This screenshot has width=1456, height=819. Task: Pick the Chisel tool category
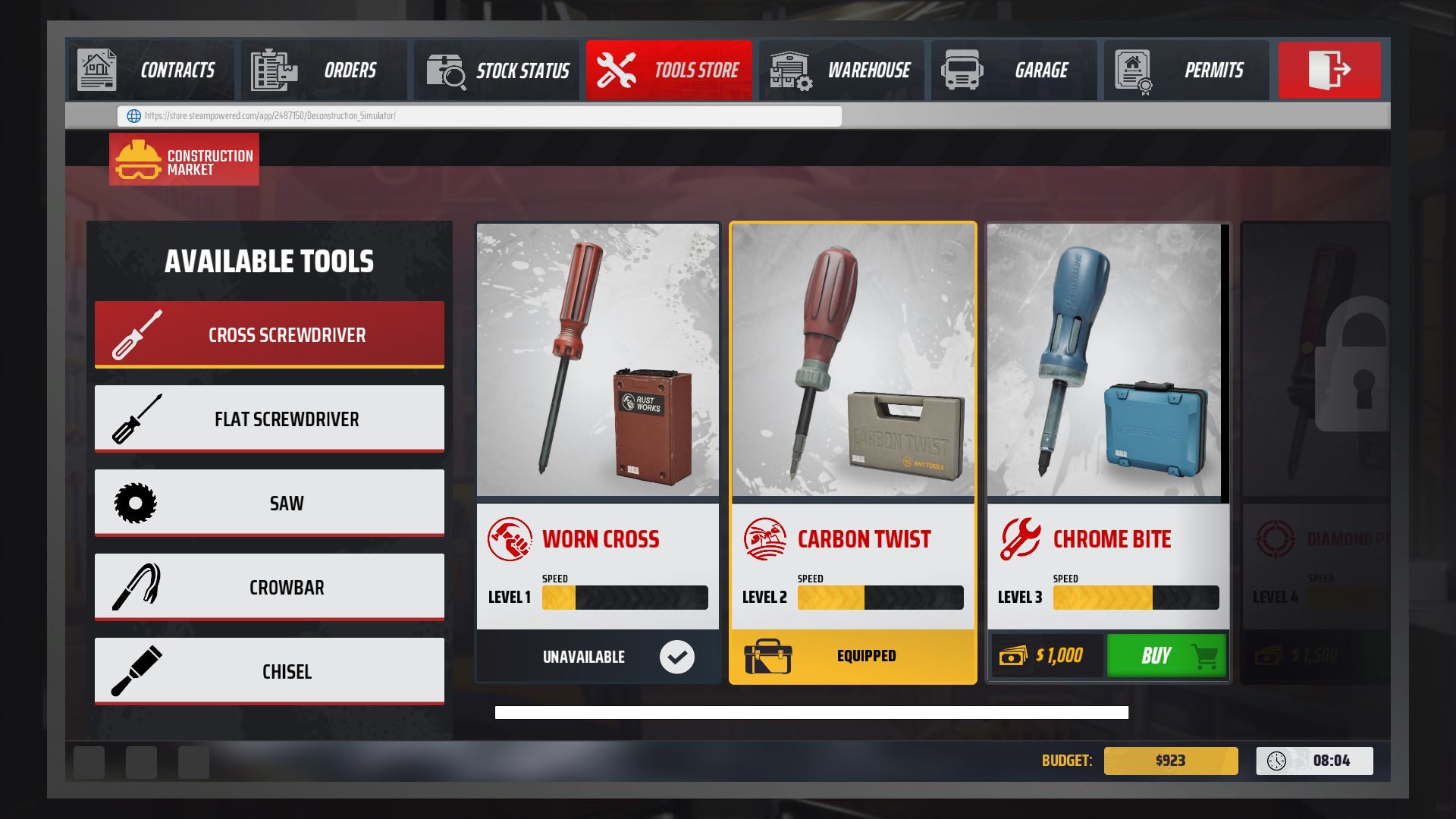click(269, 671)
